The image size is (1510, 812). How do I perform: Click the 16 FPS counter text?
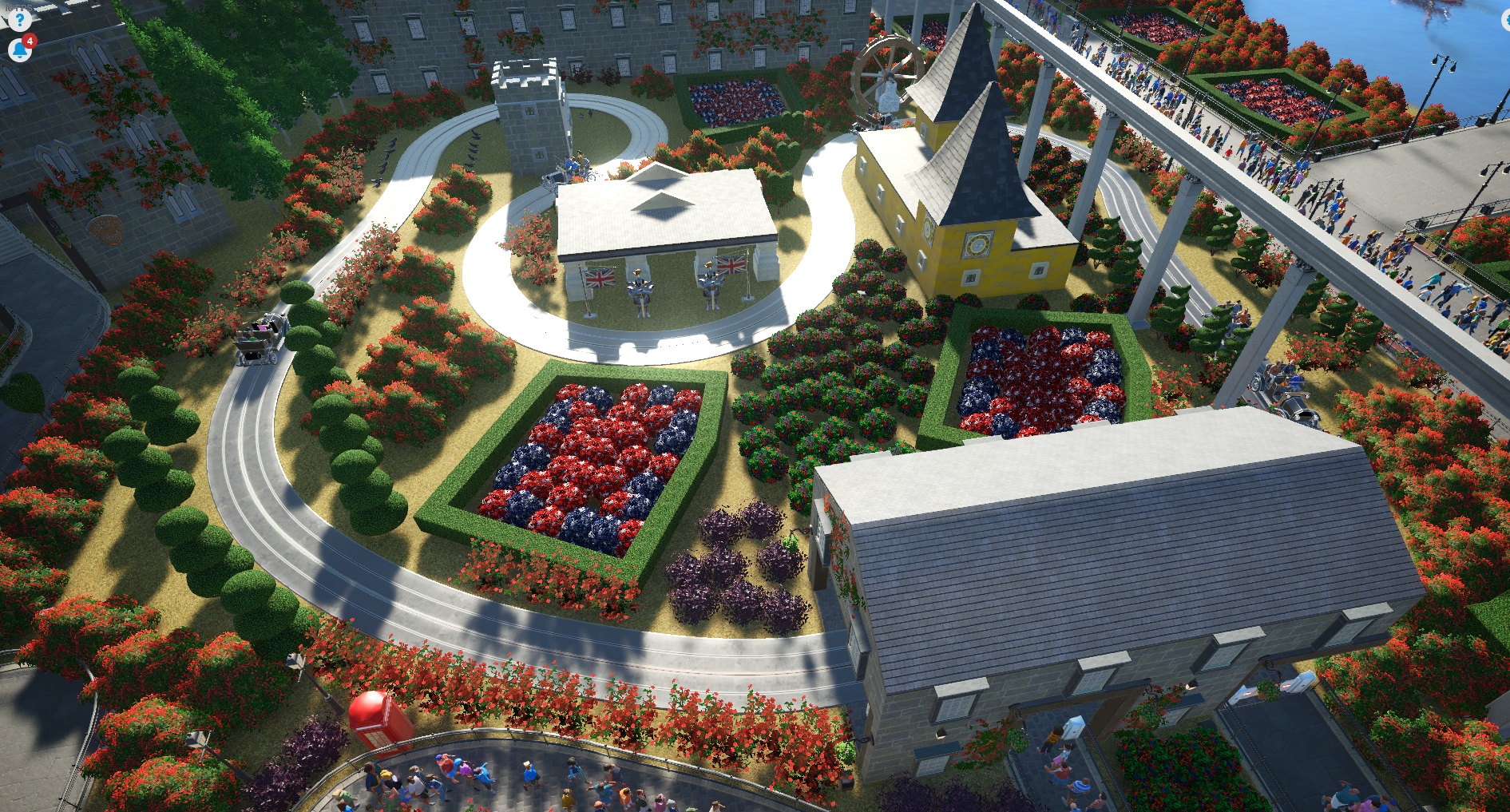[x=18, y=6]
